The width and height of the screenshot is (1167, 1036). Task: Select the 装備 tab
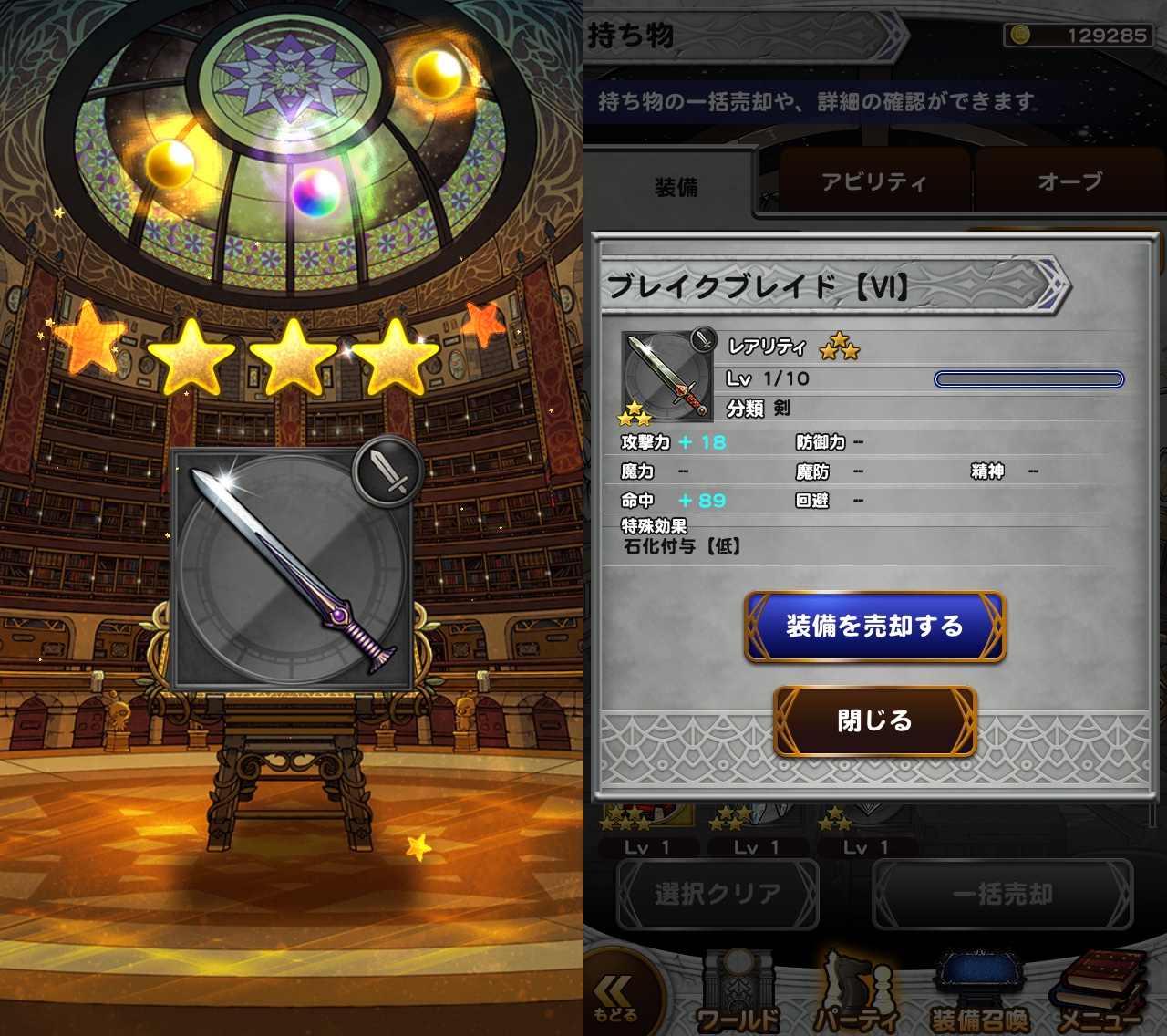coord(676,187)
